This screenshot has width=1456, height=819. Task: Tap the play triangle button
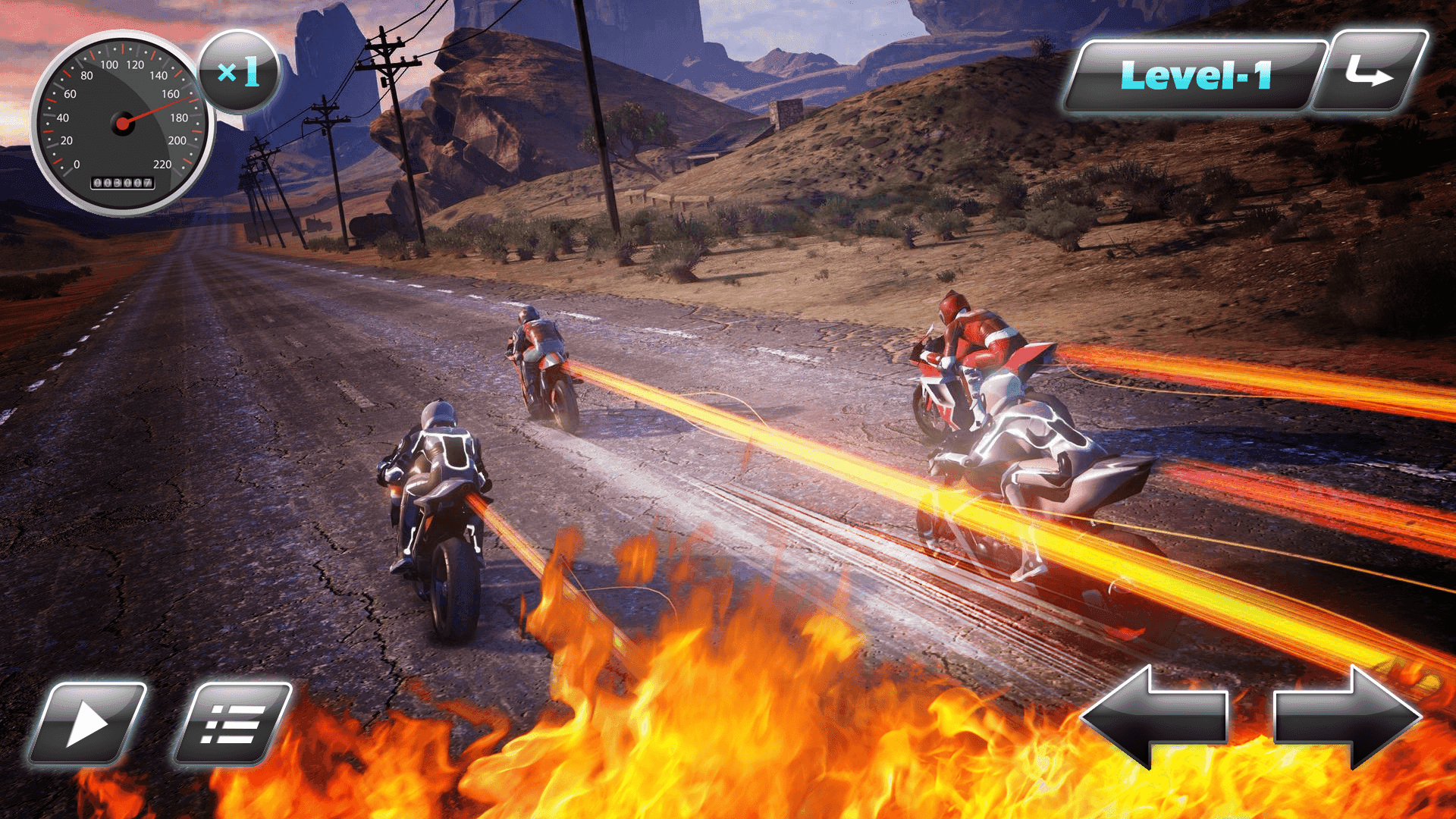[87, 724]
